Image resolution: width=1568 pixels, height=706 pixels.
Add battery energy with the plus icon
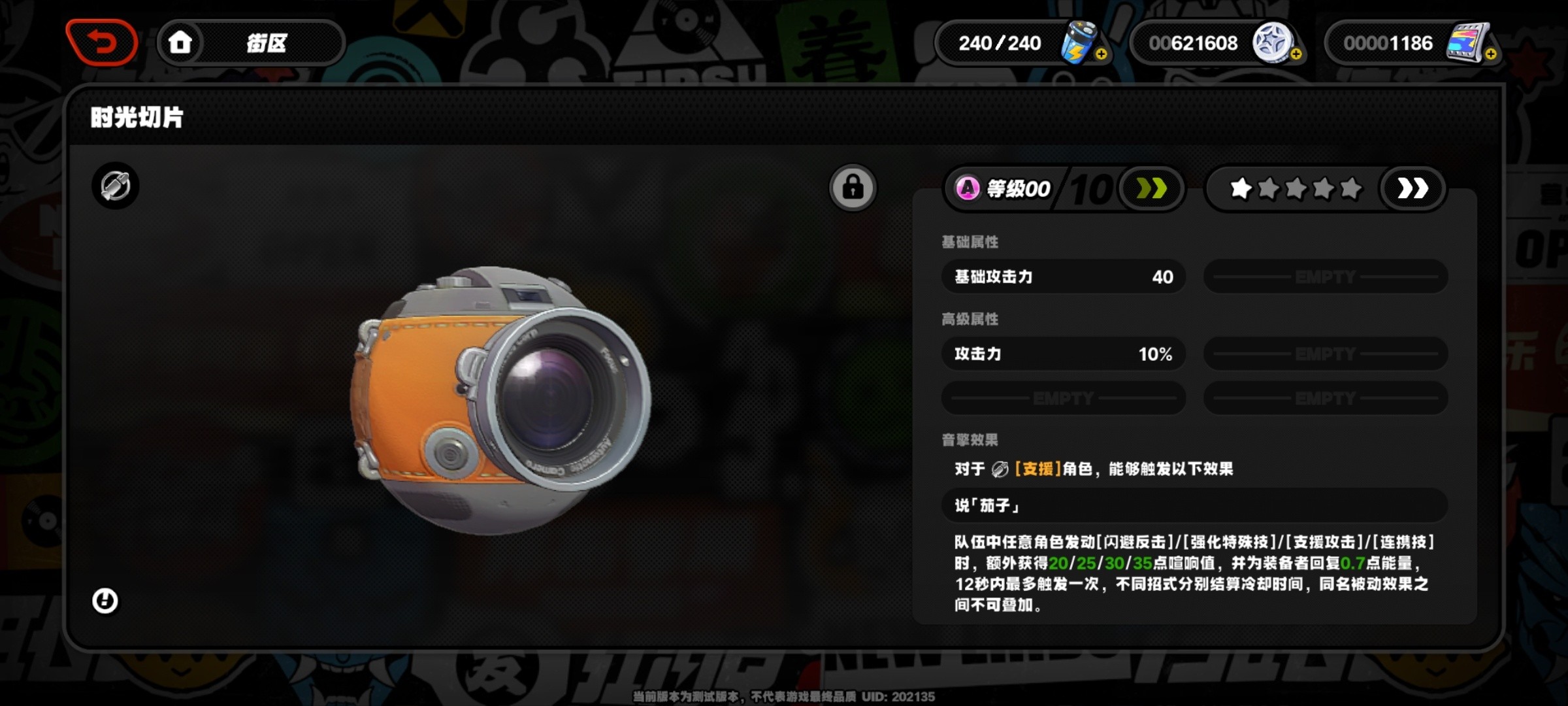click(x=1101, y=54)
